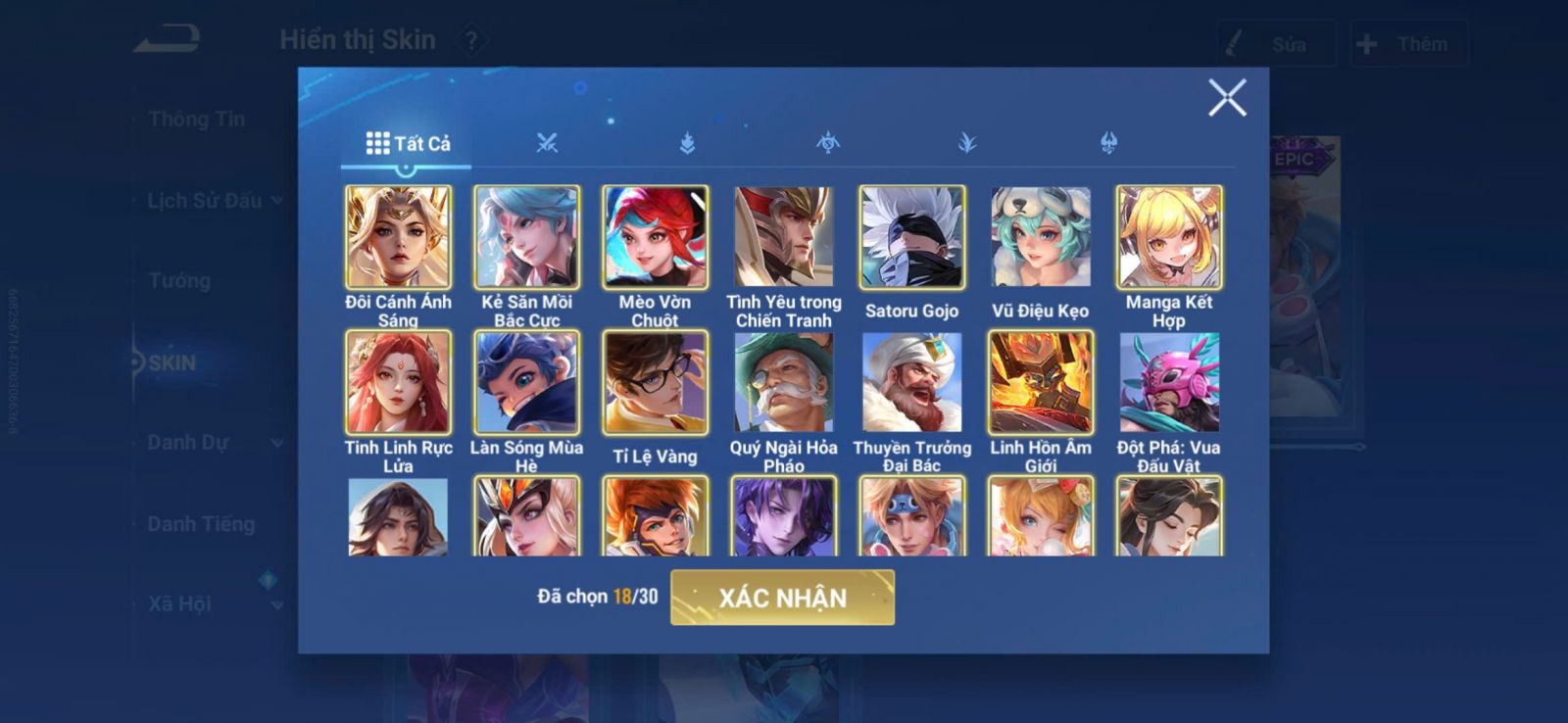Close the skin selection popup
1568x723 pixels.
point(1226,98)
